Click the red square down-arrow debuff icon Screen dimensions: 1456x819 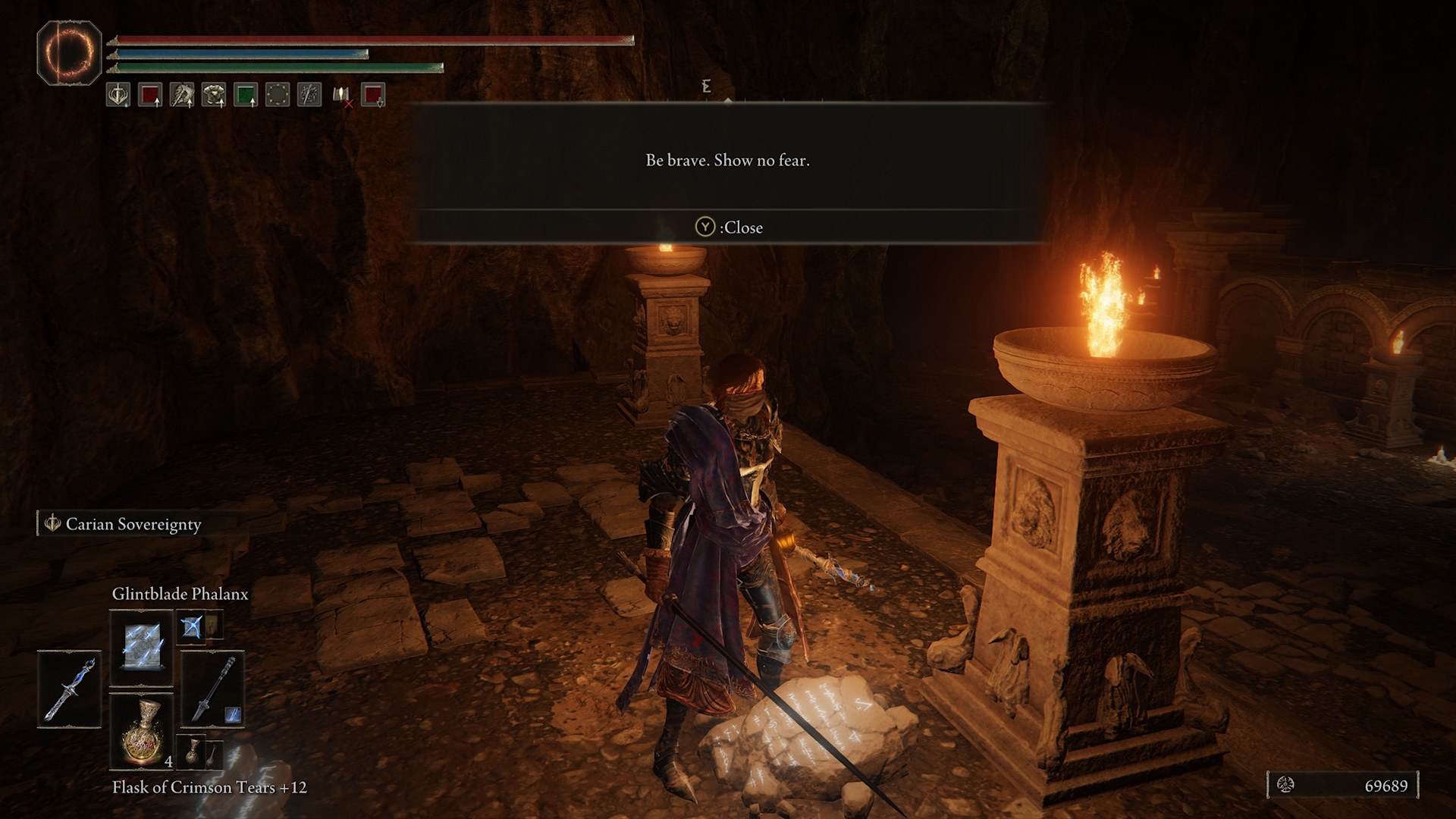(373, 95)
